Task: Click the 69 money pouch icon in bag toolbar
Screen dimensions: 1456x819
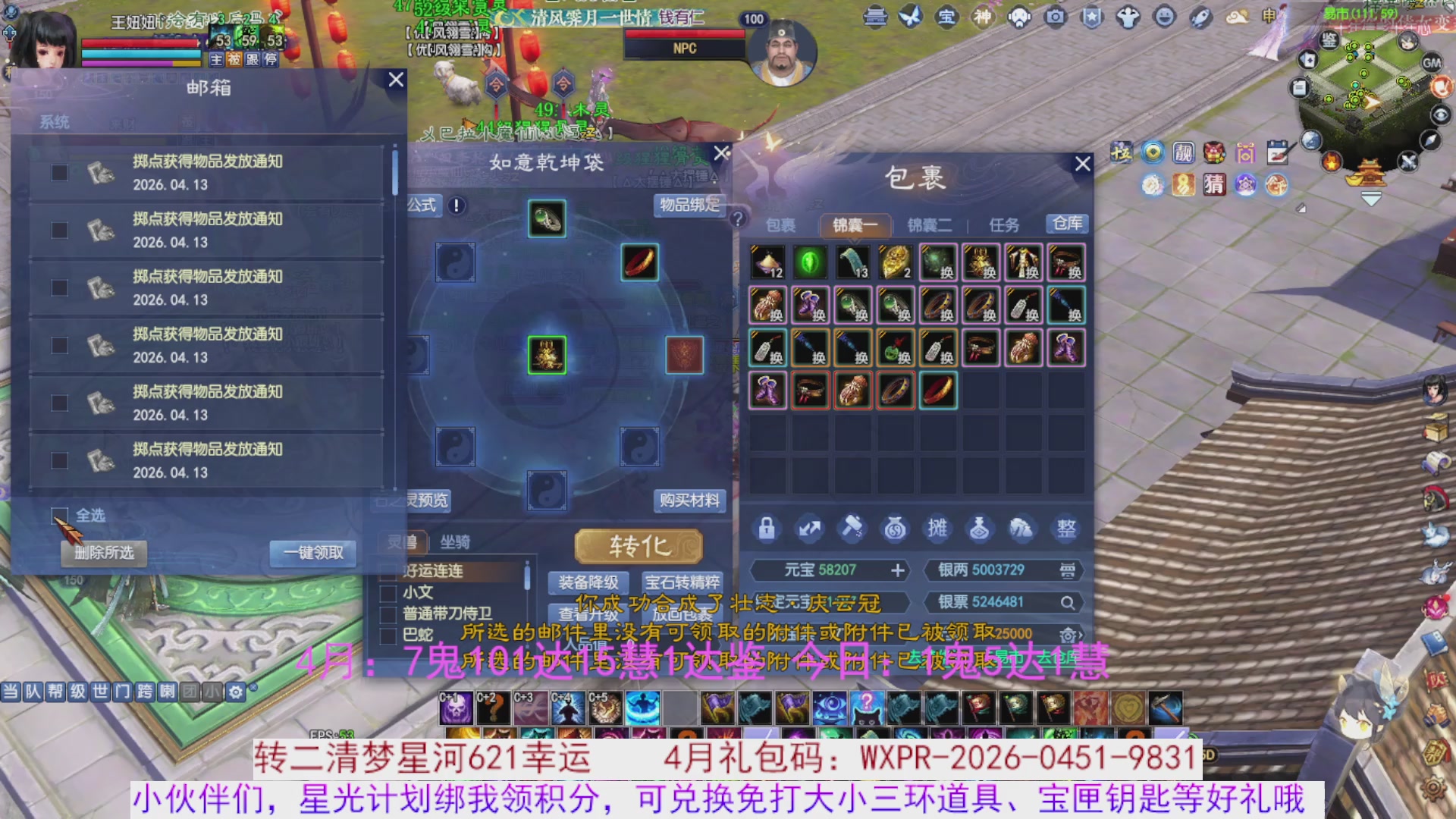Action: (x=895, y=529)
